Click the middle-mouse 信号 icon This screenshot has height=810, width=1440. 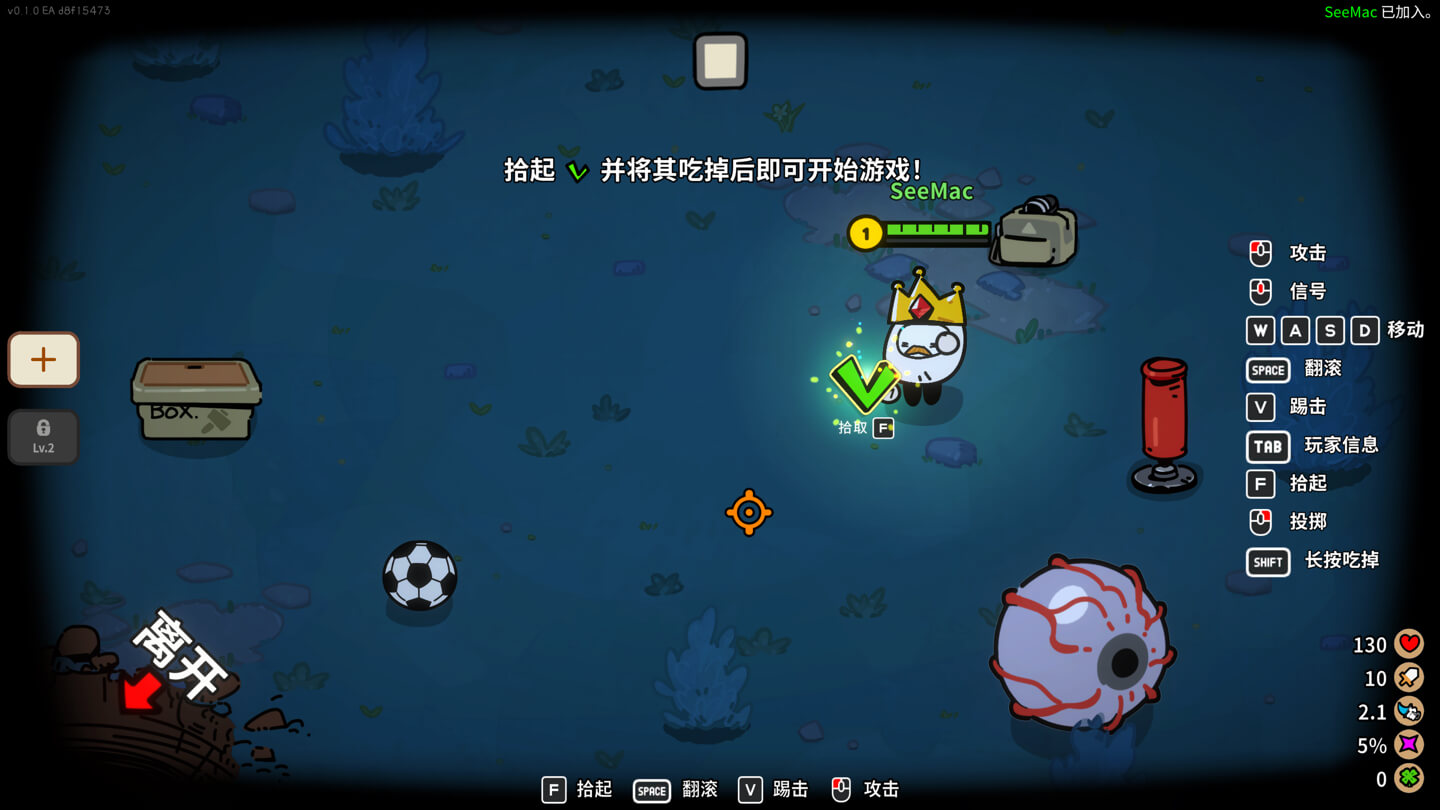pyautogui.click(x=1259, y=291)
